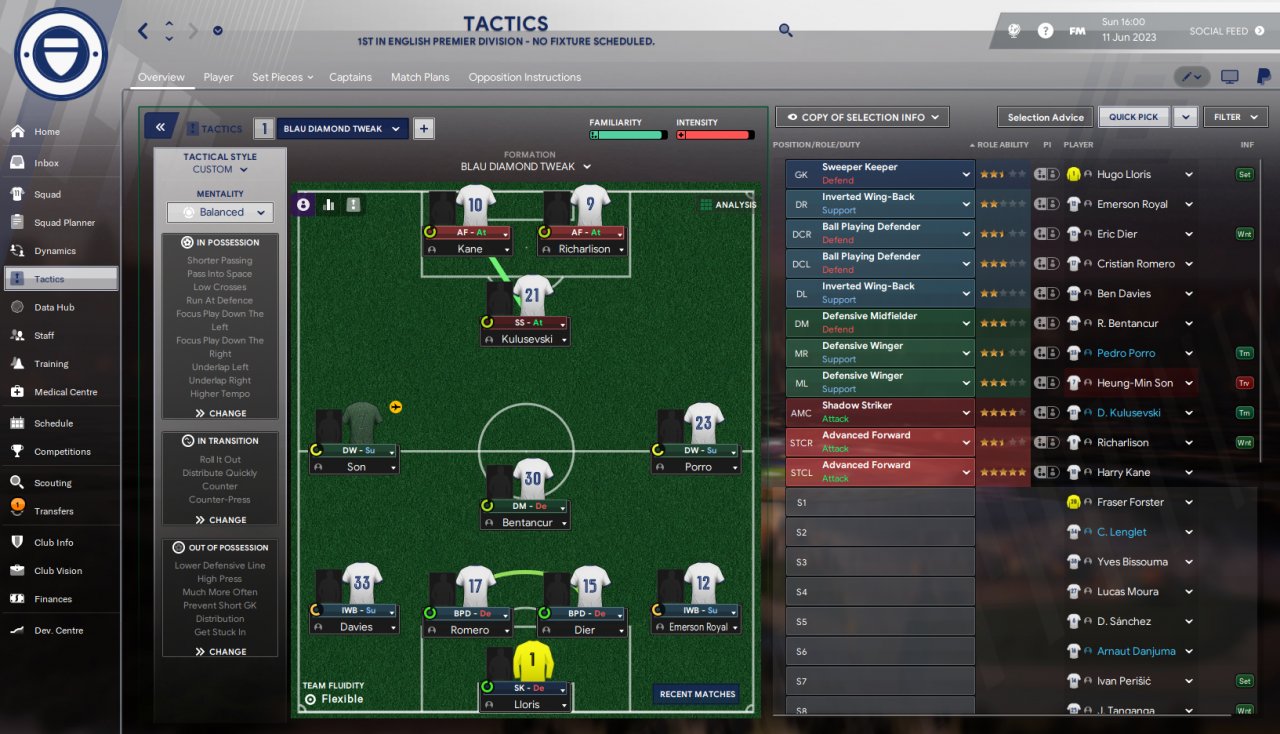Switch to the Match Plans tab

(420, 77)
